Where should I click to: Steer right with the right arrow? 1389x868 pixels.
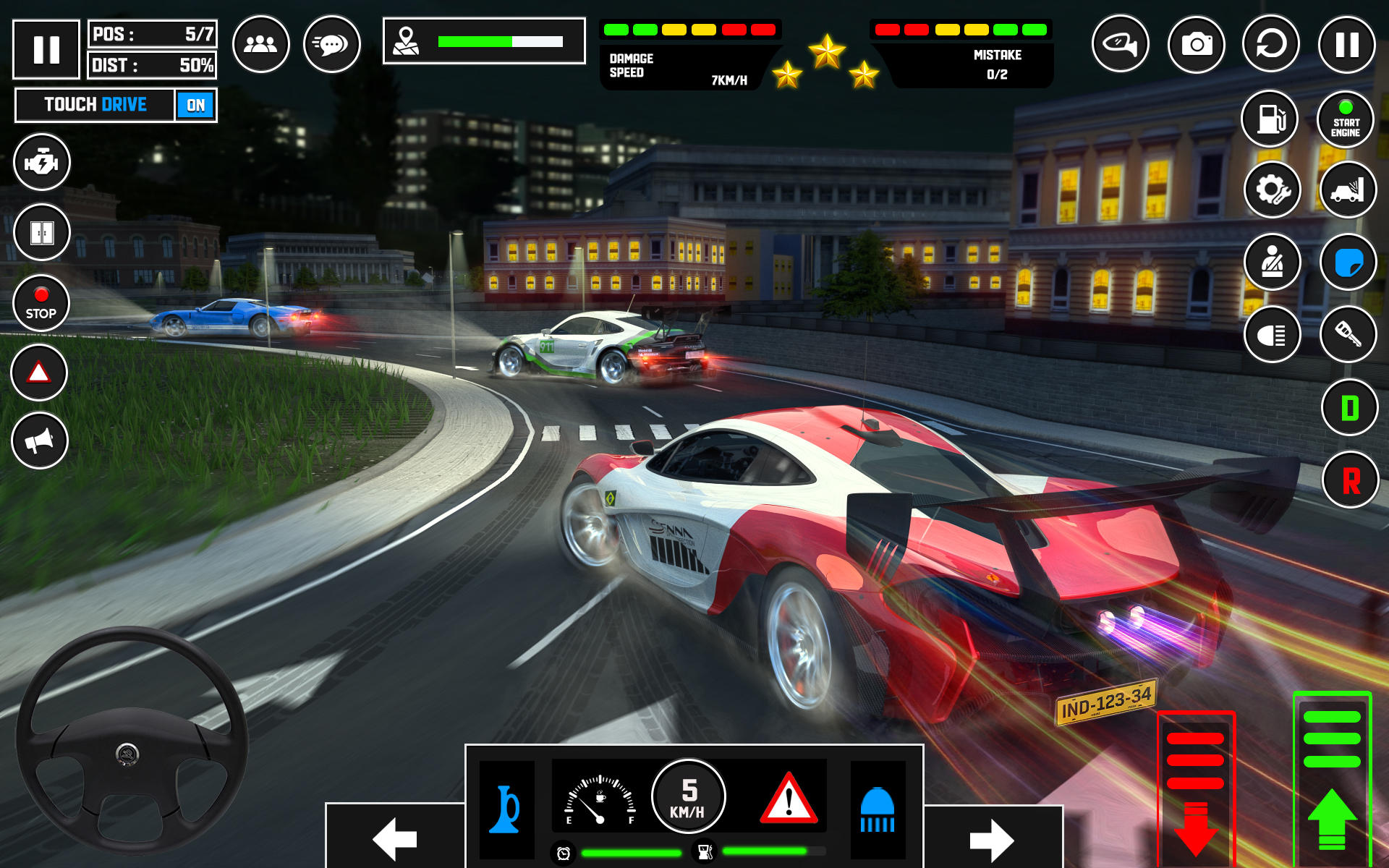992,839
